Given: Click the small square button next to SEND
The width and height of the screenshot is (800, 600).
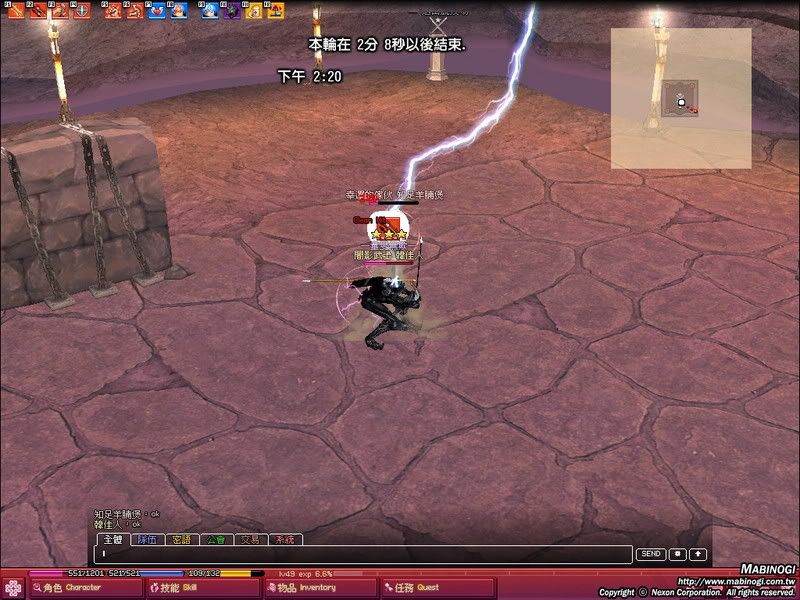Looking at the screenshot, I should [677, 554].
